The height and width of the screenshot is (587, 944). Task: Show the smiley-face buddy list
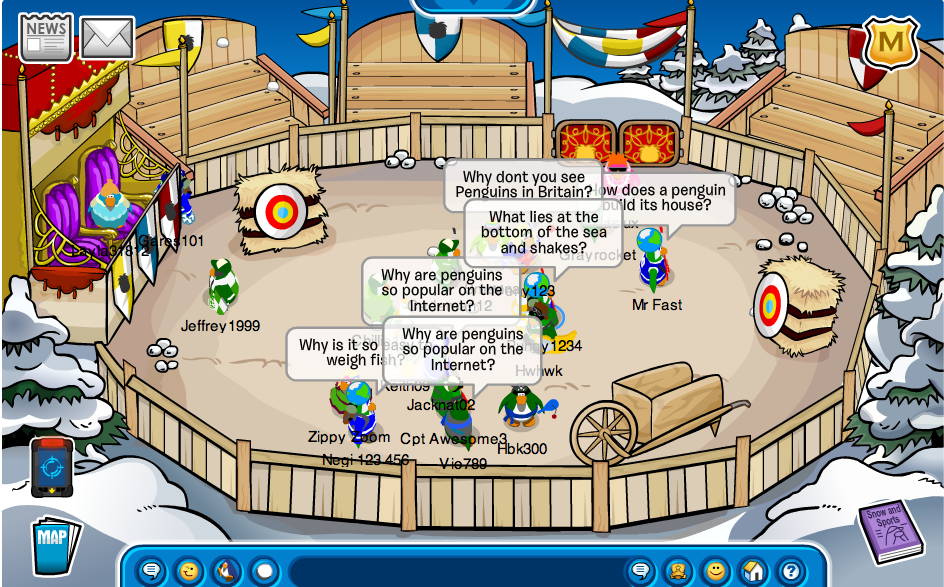pyautogui.click(x=715, y=571)
